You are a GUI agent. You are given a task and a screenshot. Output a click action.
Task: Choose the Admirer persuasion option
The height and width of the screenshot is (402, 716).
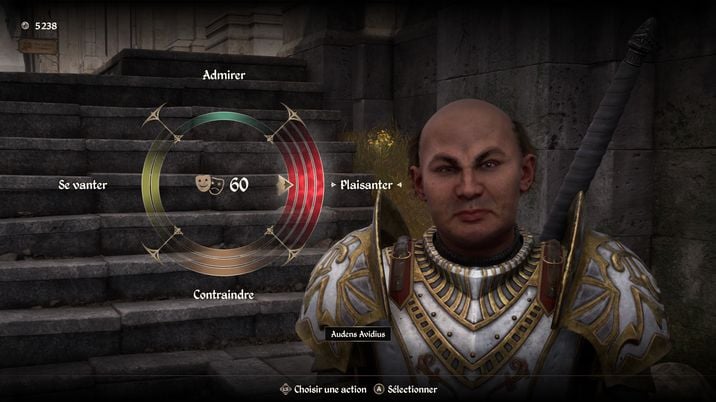click(x=224, y=75)
